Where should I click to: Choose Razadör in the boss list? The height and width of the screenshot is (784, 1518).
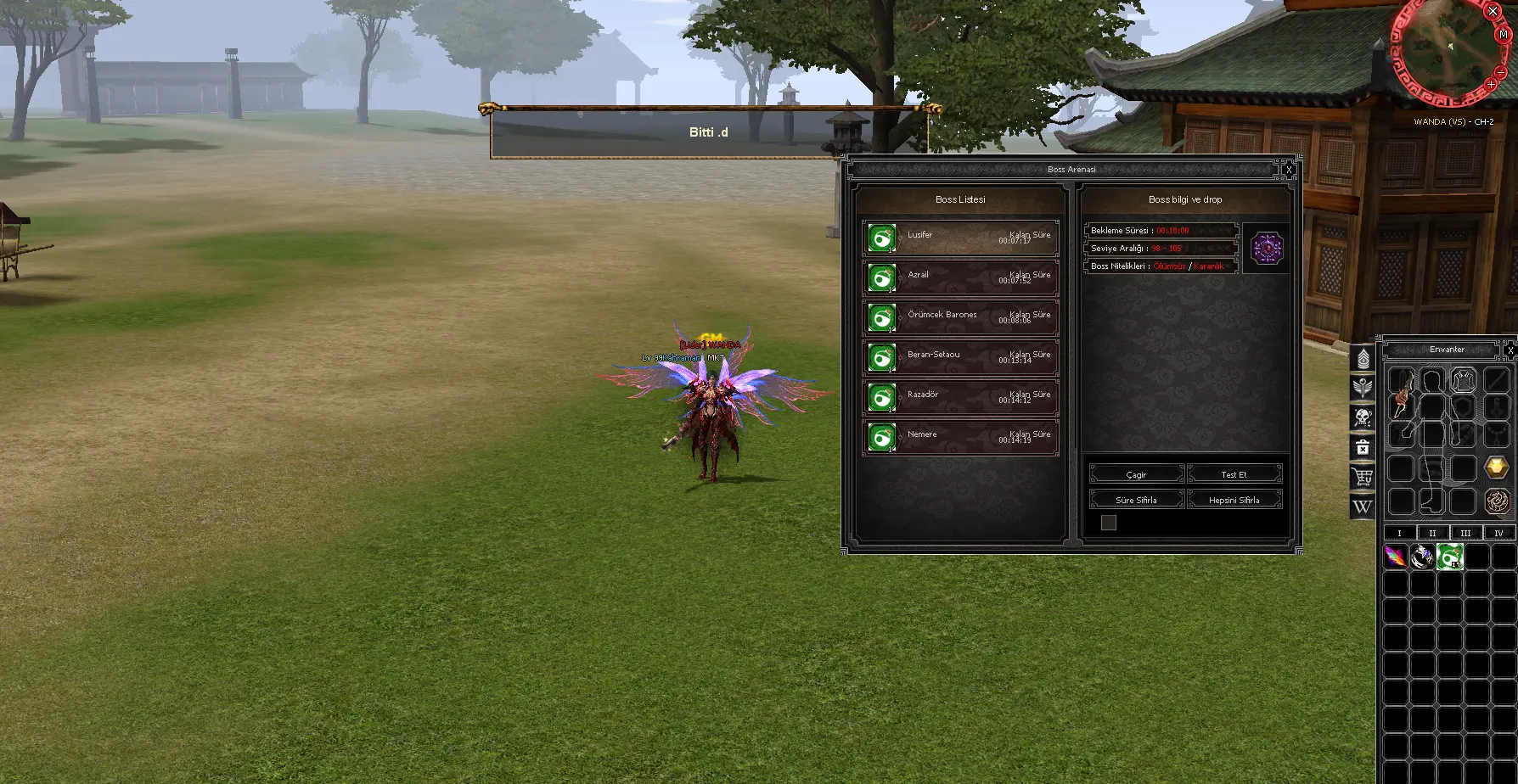tap(960, 398)
